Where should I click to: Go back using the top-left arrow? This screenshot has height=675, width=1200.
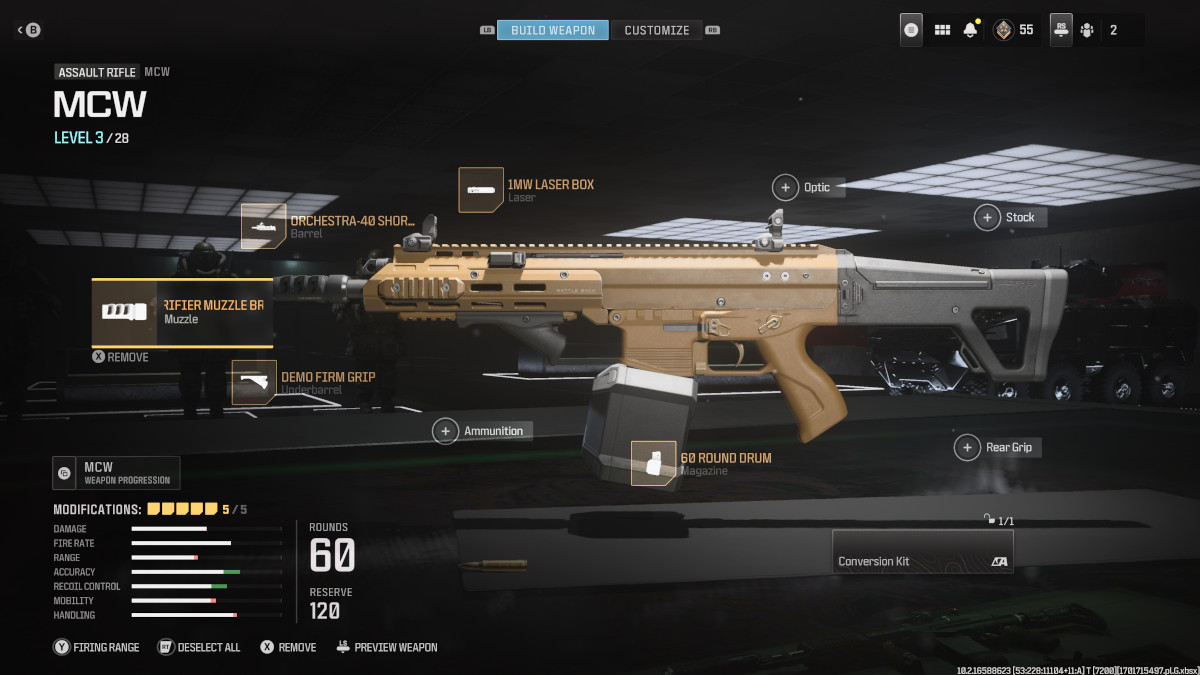[27, 30]
